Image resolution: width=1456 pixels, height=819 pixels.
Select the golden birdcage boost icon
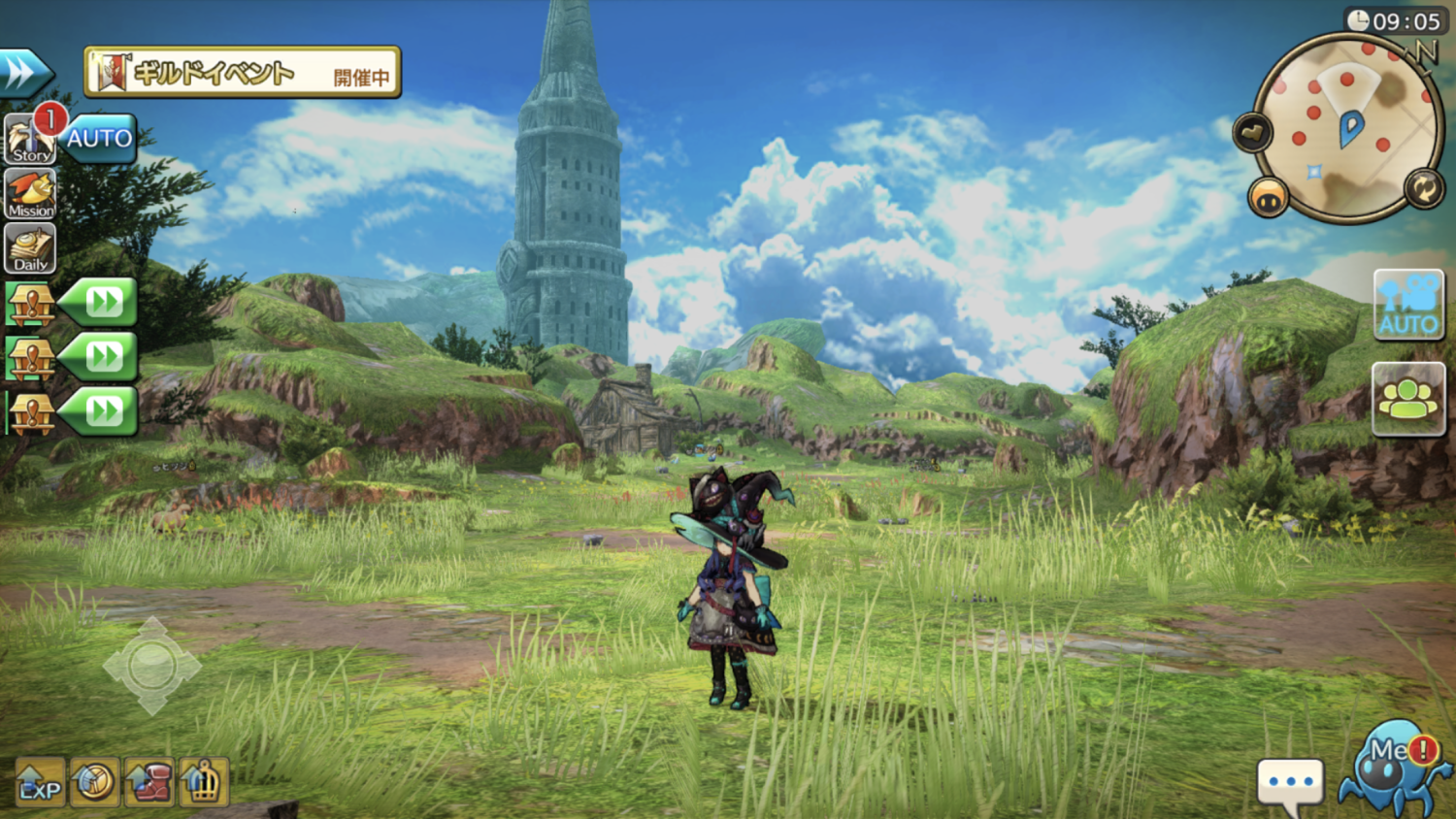[203, 782]
